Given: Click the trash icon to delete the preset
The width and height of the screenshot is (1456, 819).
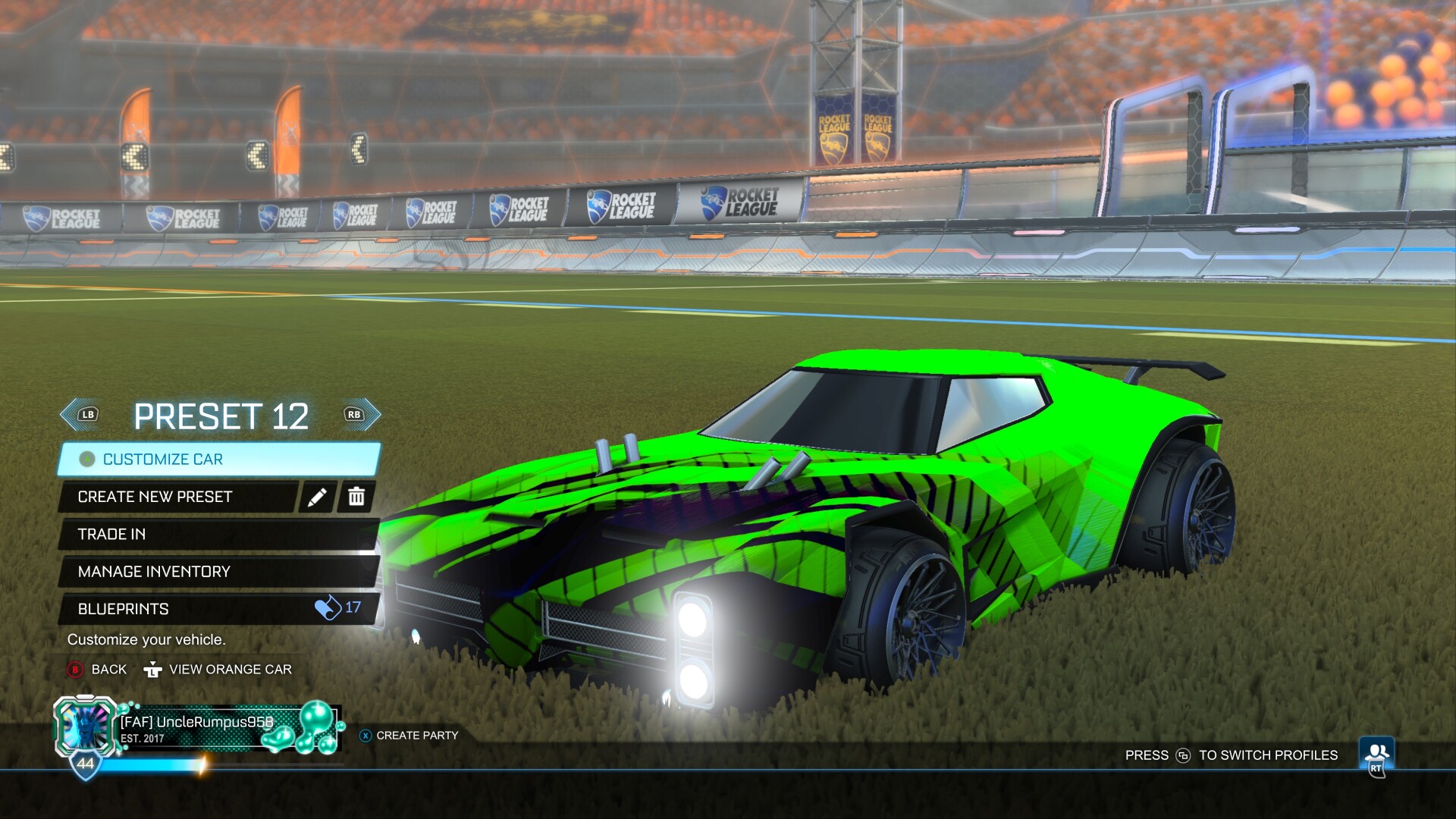Looking at the screenshot, I should pyautogui.click(x=355, y=497).
